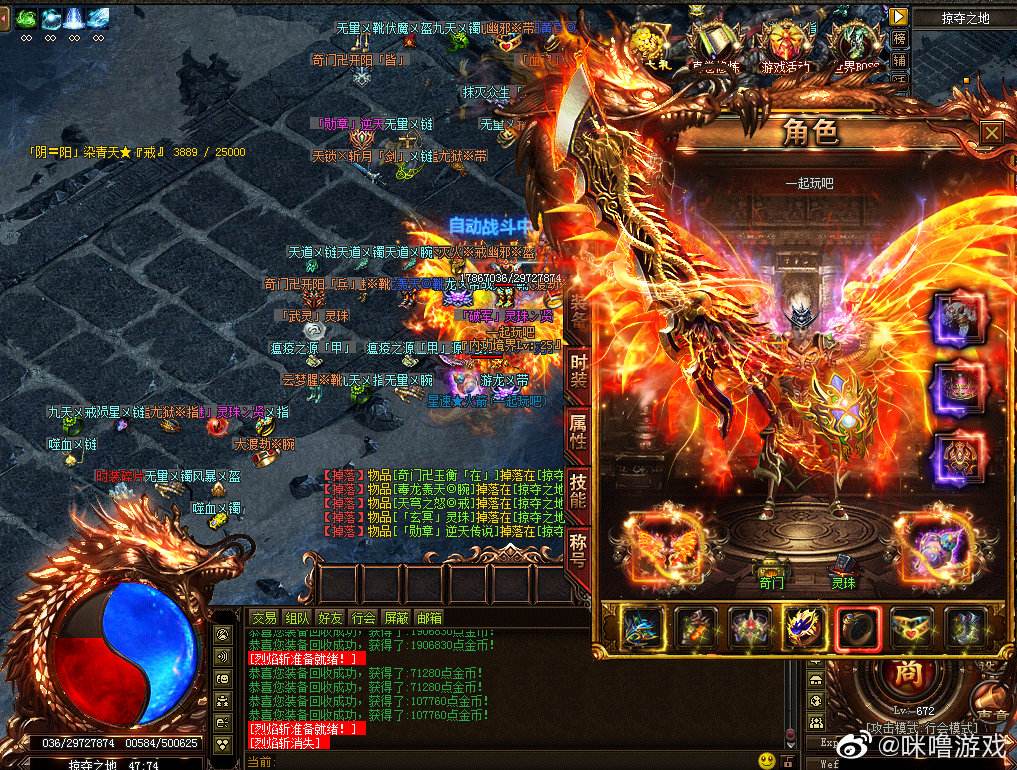Open the 行会 guild button
Image resolution: width=1017 pixels, height=770 pixels.
[363, 618]
